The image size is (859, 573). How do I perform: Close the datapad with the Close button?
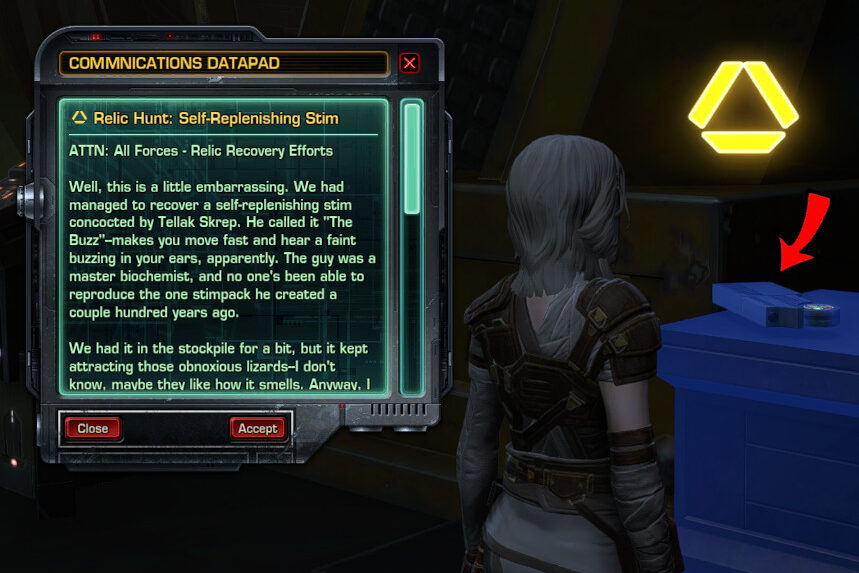click(x=92, y=428)
